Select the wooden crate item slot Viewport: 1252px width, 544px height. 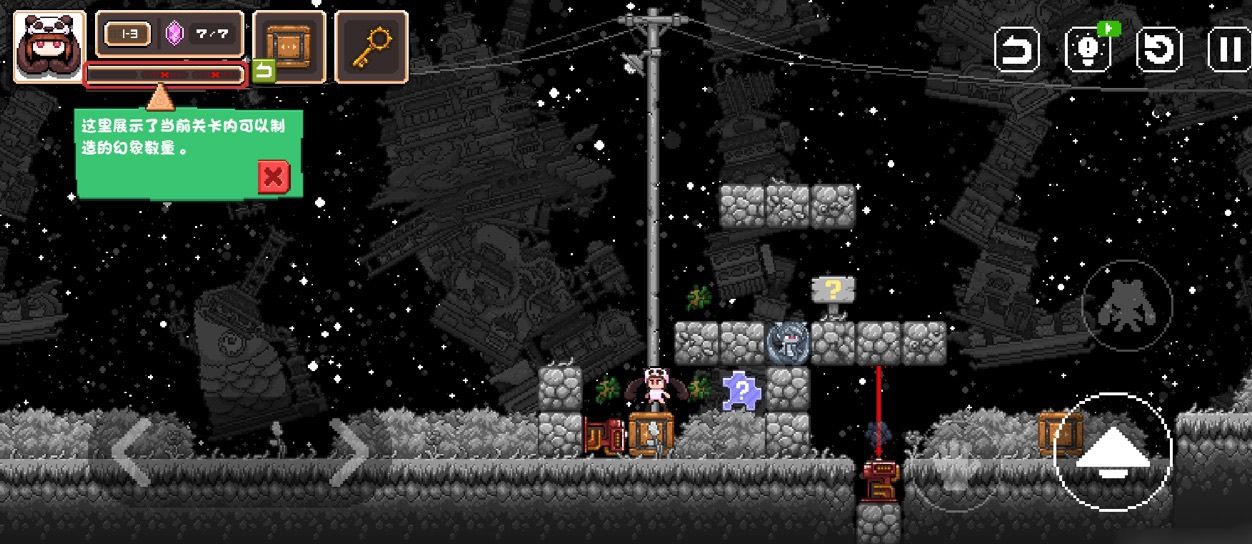pos(288,46)
